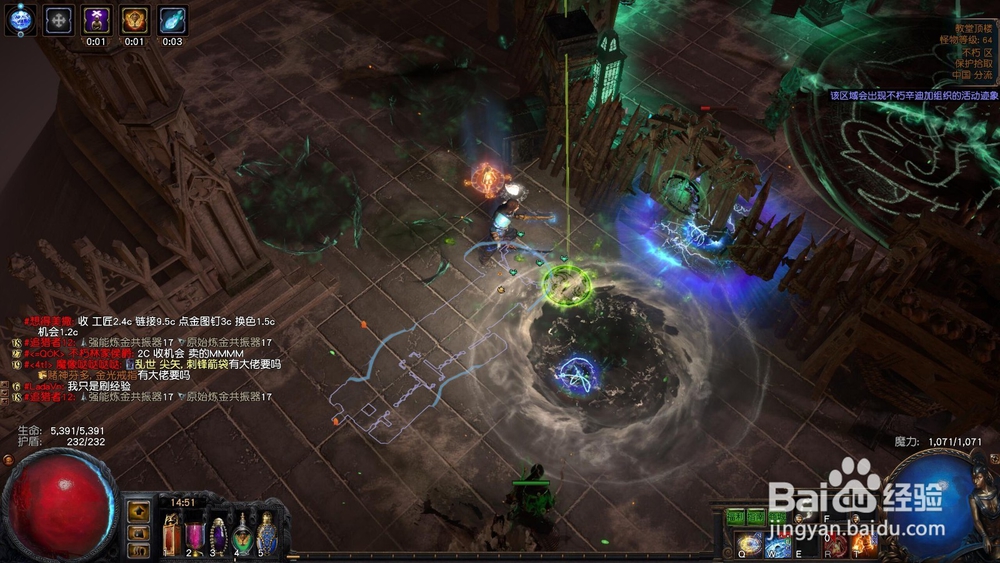Open the small round button above the life orb
The height and width of the screenshot is (563, 1000).
tap(9, 460)
